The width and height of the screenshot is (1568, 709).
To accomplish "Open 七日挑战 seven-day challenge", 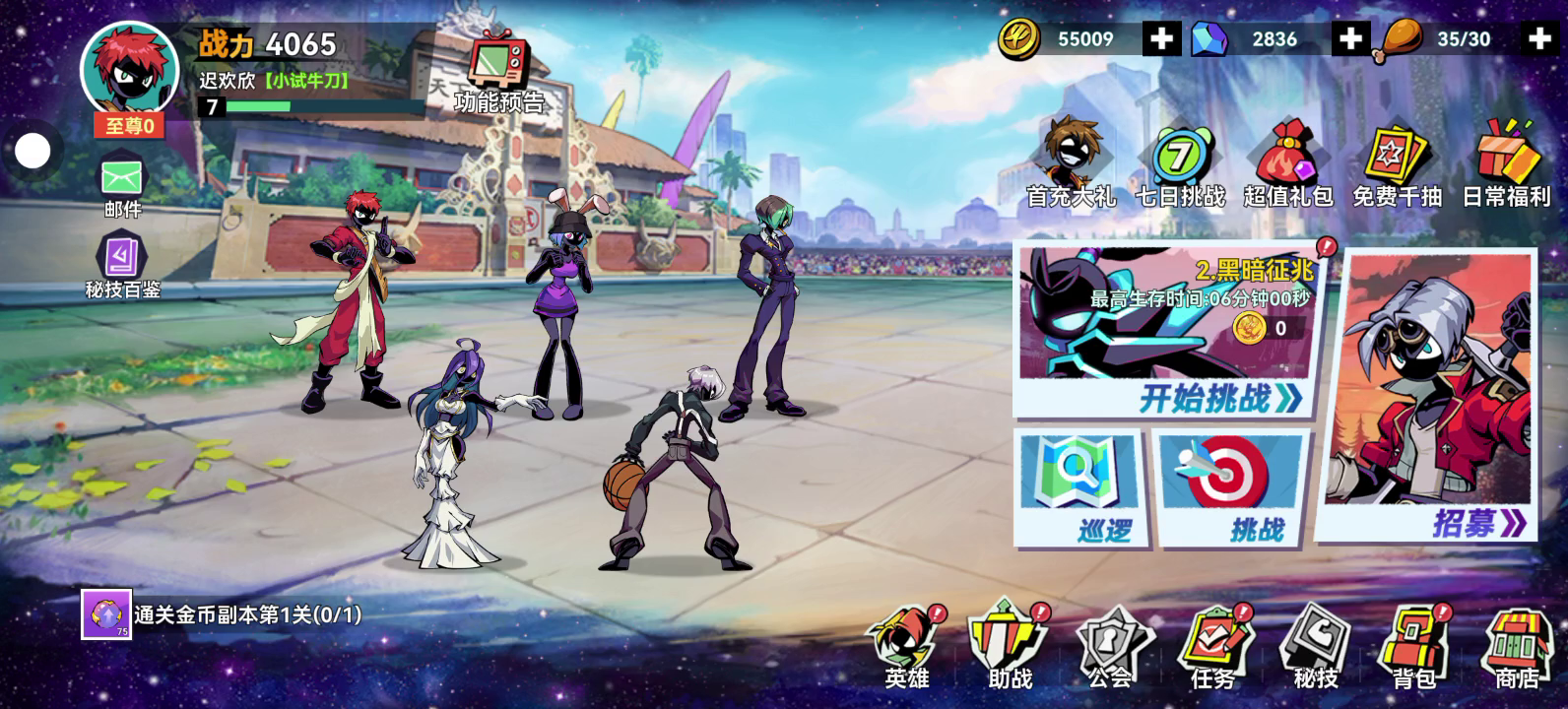I will [x=1180, y=164].
